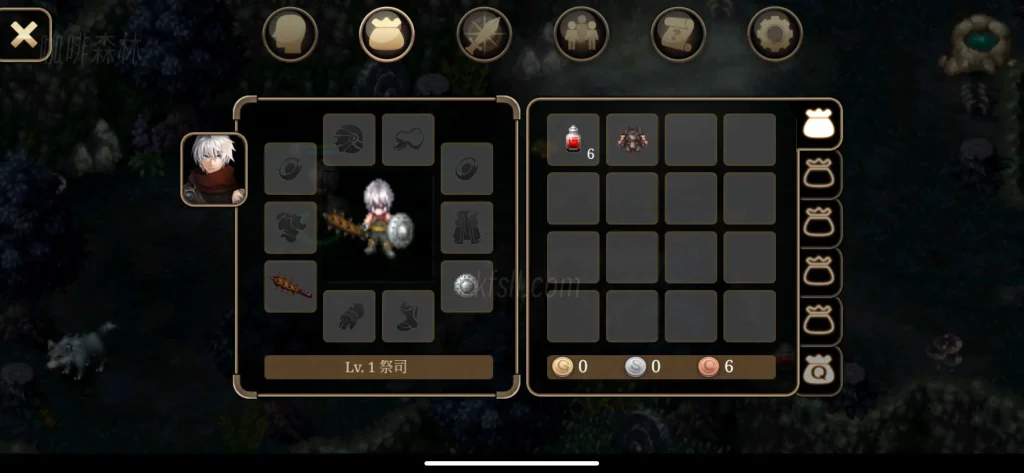1024x473 pixels.
Task: Select the dark armor item in the bag
Action: (632, 139)
